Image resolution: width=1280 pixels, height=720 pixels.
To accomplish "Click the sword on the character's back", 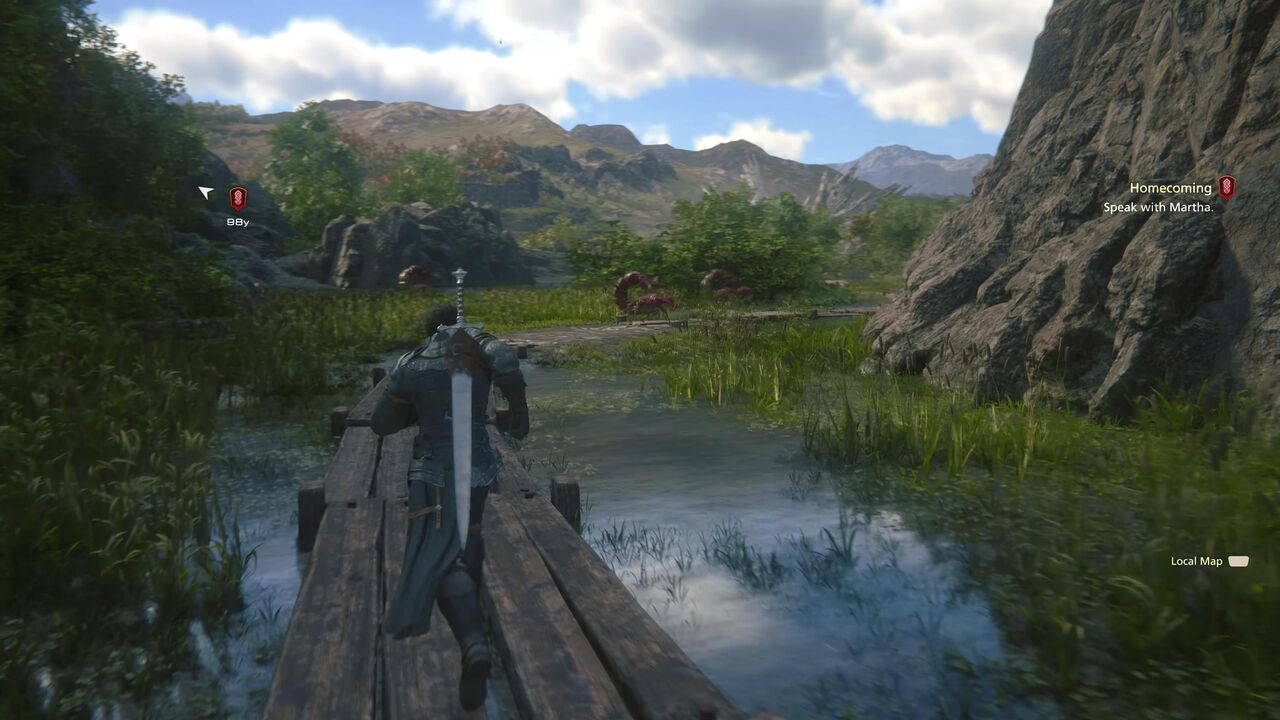I will pyautogui.click(x=462, y=400).
